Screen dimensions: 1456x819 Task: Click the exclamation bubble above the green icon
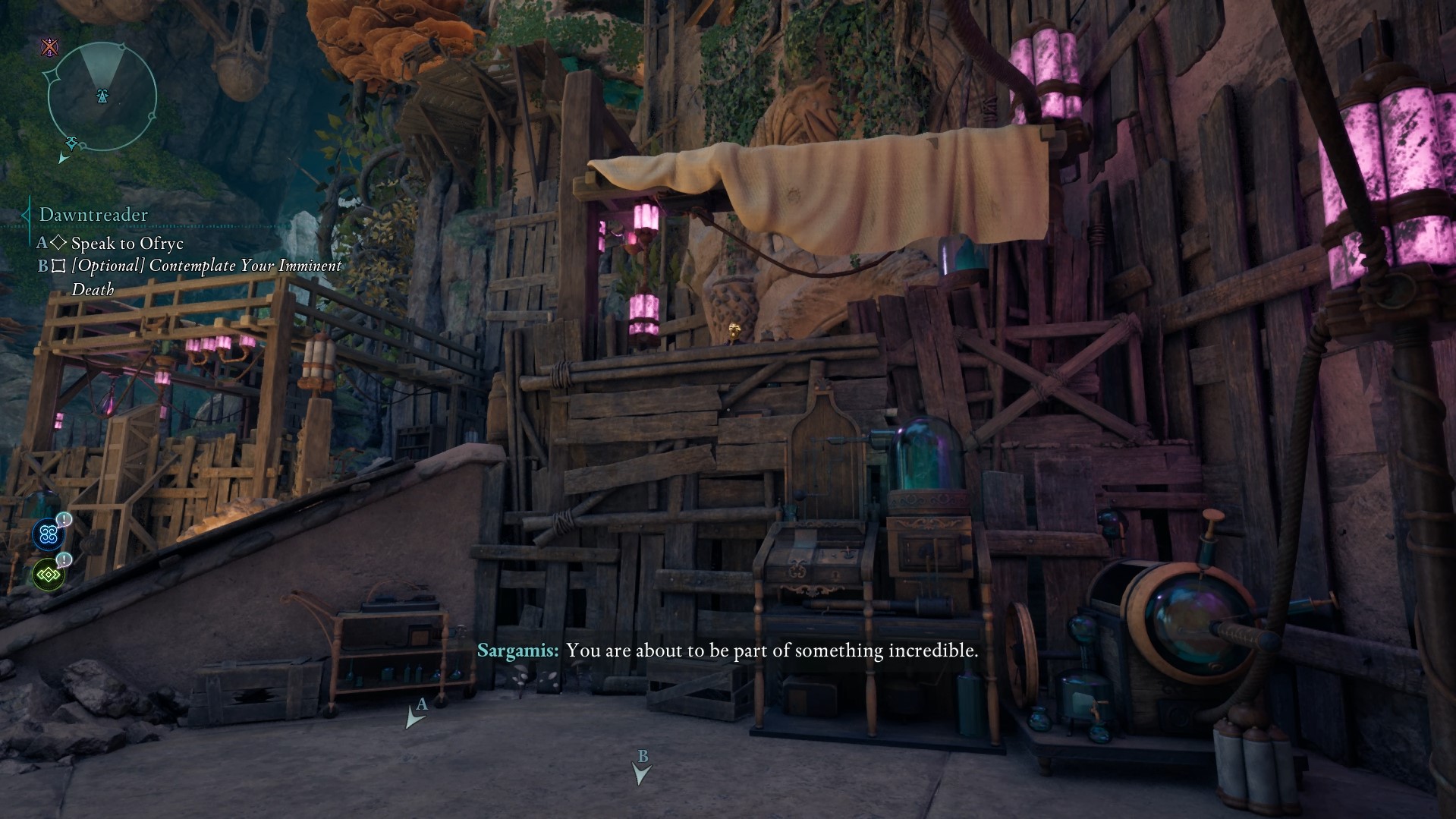[64, 559]
